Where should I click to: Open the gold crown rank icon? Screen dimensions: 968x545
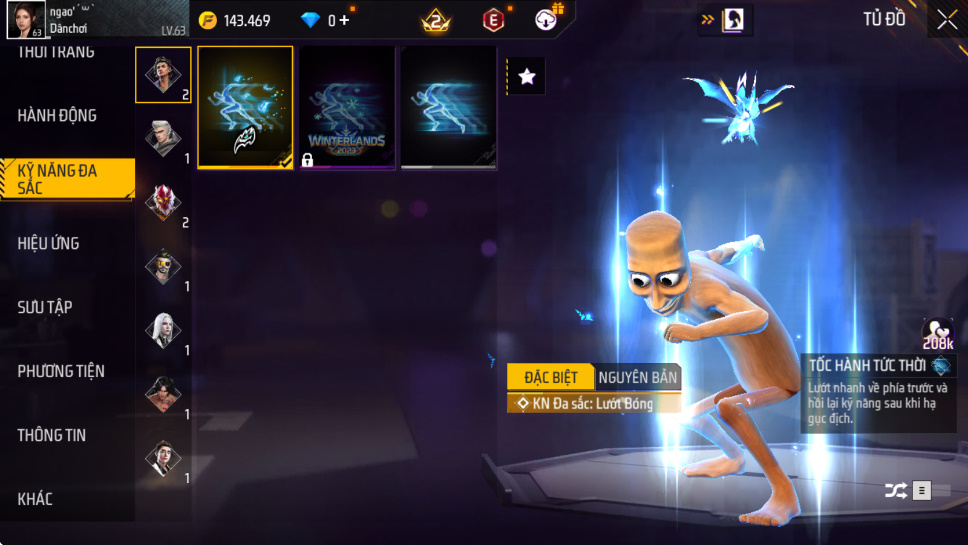pos(436,20)
